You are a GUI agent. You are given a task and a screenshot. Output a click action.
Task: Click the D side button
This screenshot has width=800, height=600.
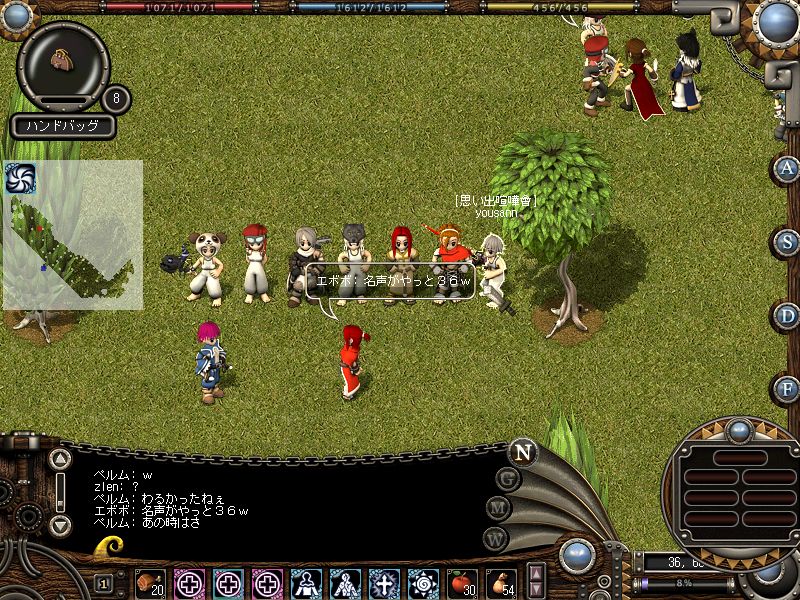tap(788, 316)
